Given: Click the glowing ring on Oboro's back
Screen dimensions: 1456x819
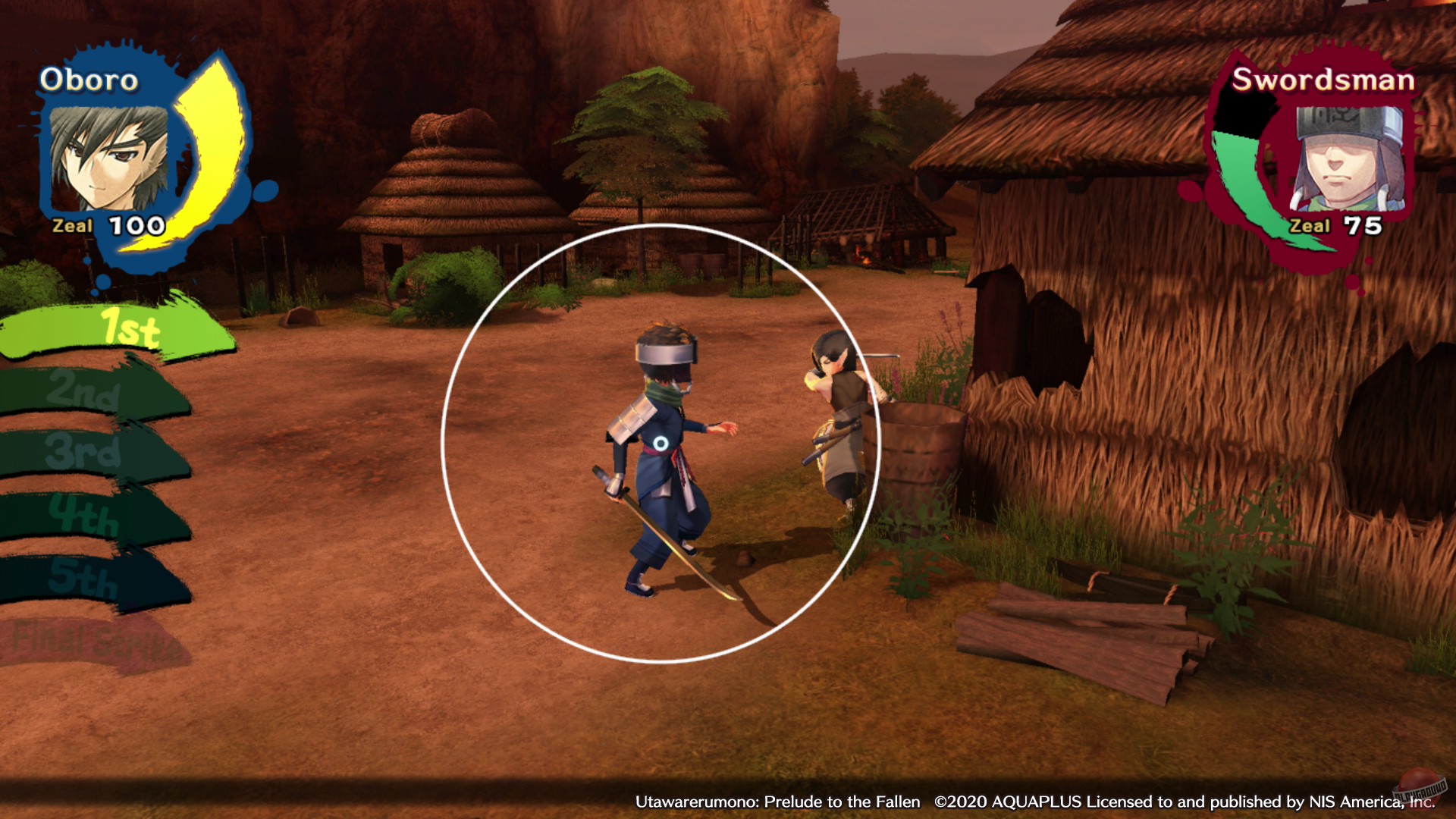Looking at the screenshot, I should (x=663, y=443).
